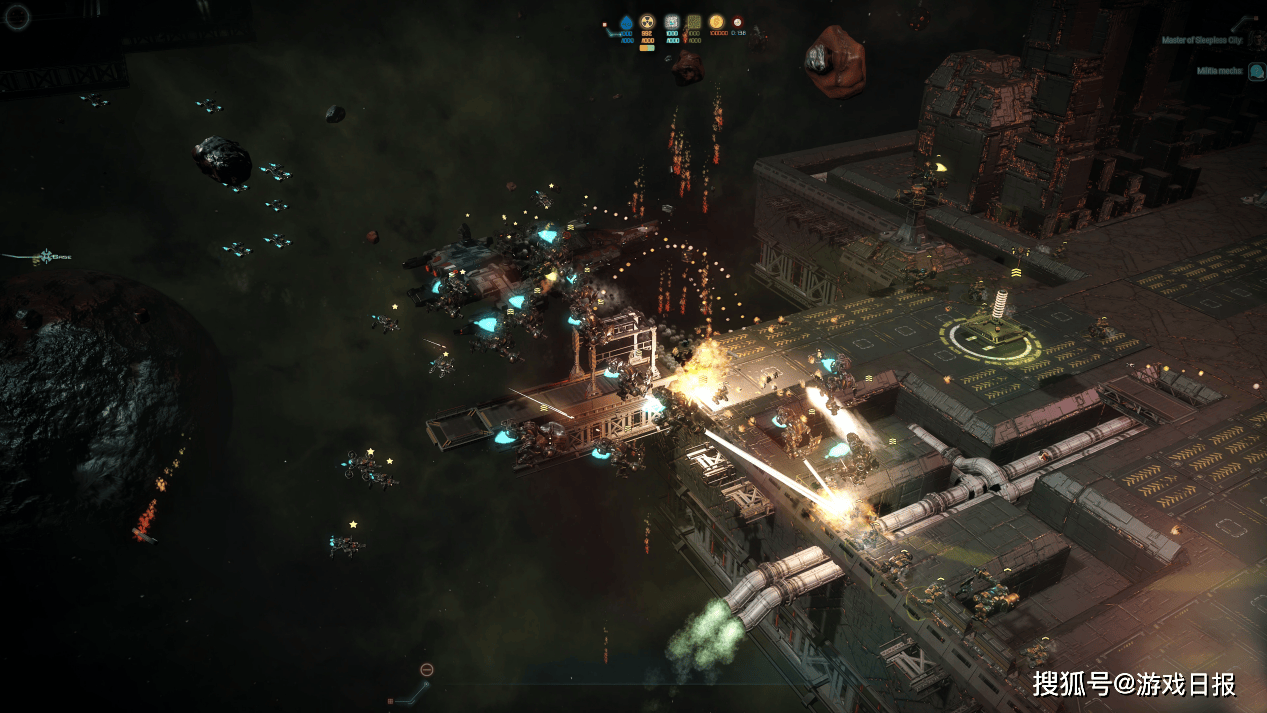Select the Master of Sleepless City portrait
This screenshot has height=713, width=1267.
(x=1256, y=41)
